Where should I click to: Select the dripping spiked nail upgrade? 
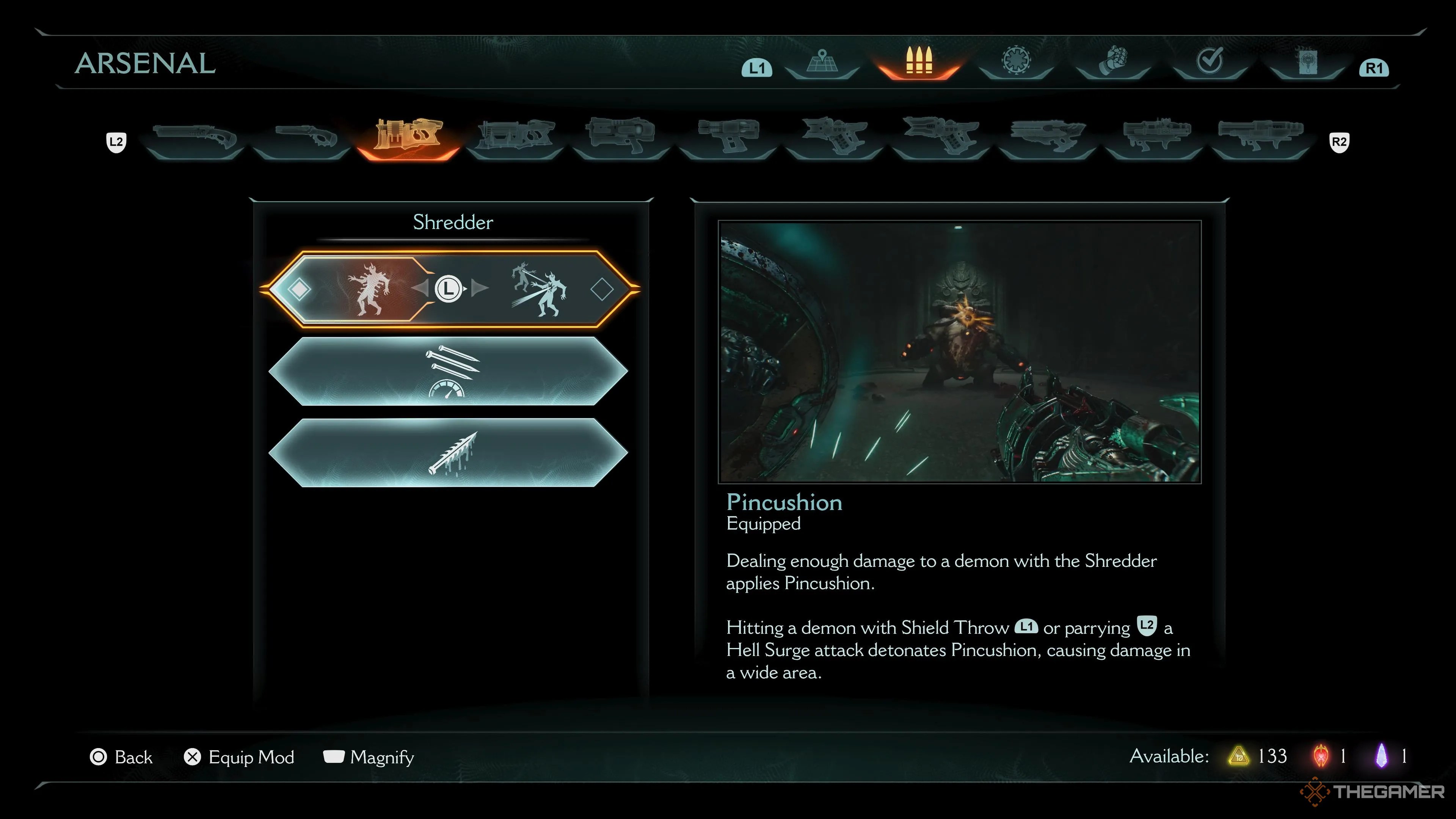pyautogui.click(x=448, y=453)
